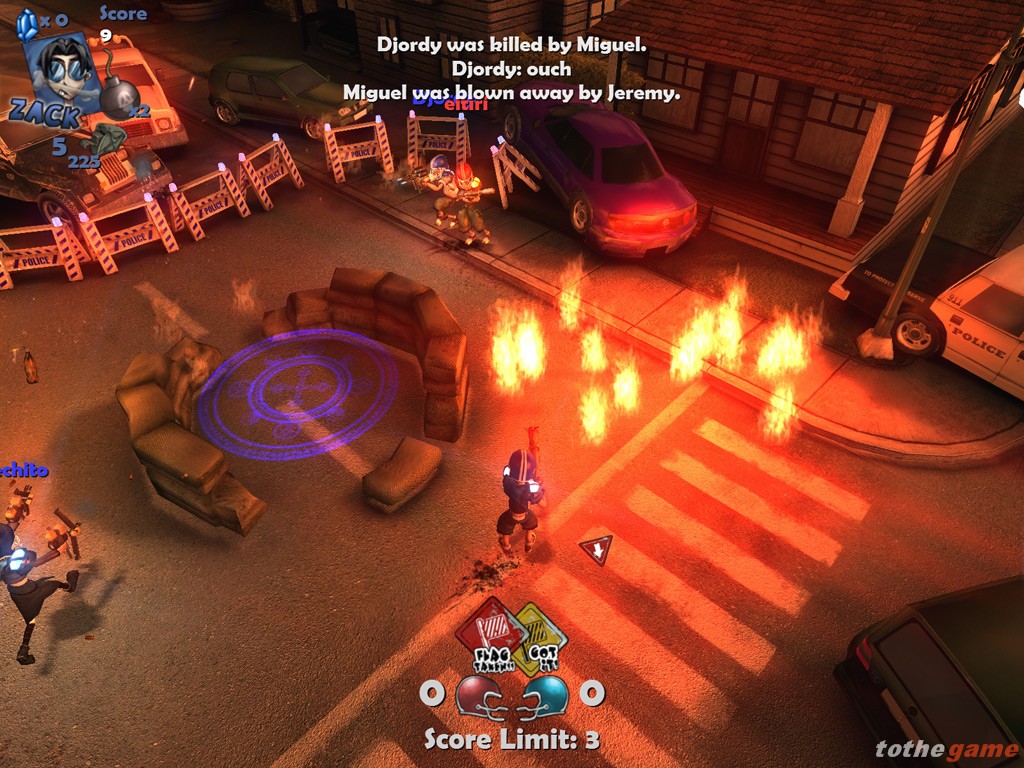
Task: Click Zack's character portrait
Action: (60, 67)
